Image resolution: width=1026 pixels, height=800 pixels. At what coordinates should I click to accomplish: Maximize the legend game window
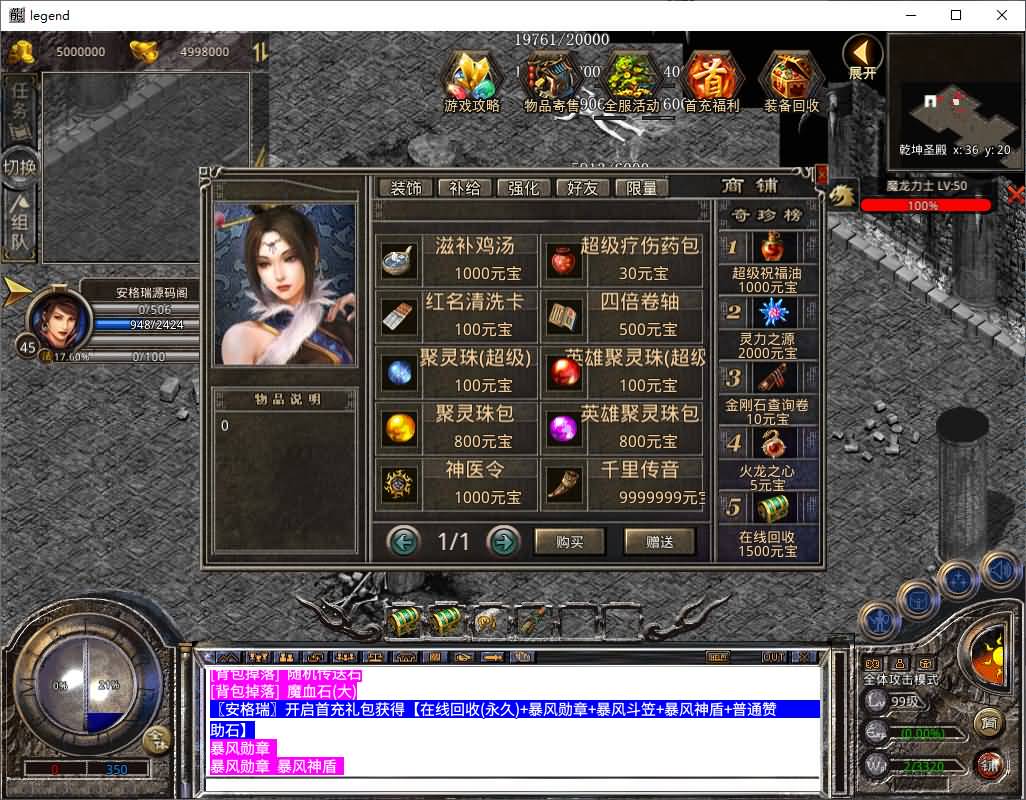956,15
